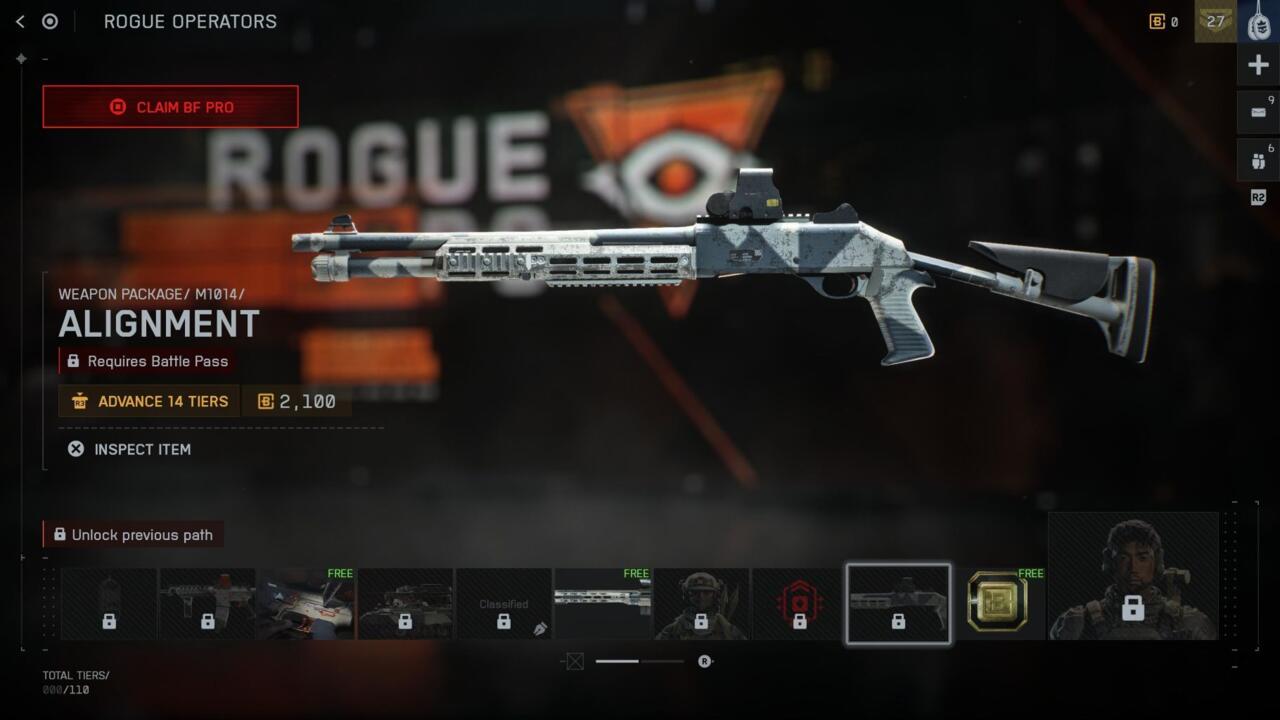Select the locked armored vehicle reward tile
Image resolution: width=1280 pixels, height=720 pixels.
405,604
